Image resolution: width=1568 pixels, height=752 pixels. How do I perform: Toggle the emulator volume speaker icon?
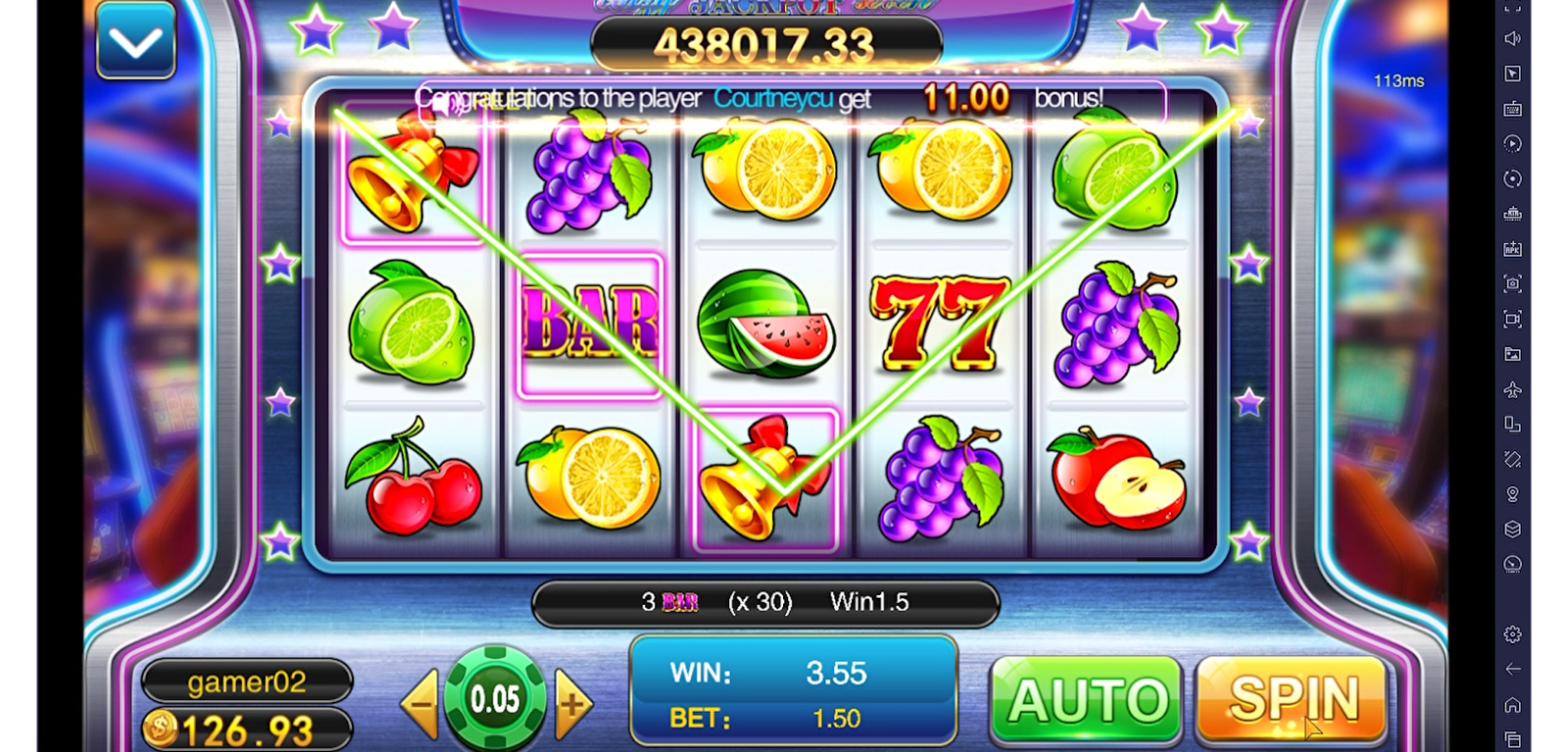[x=1513, y=38]
